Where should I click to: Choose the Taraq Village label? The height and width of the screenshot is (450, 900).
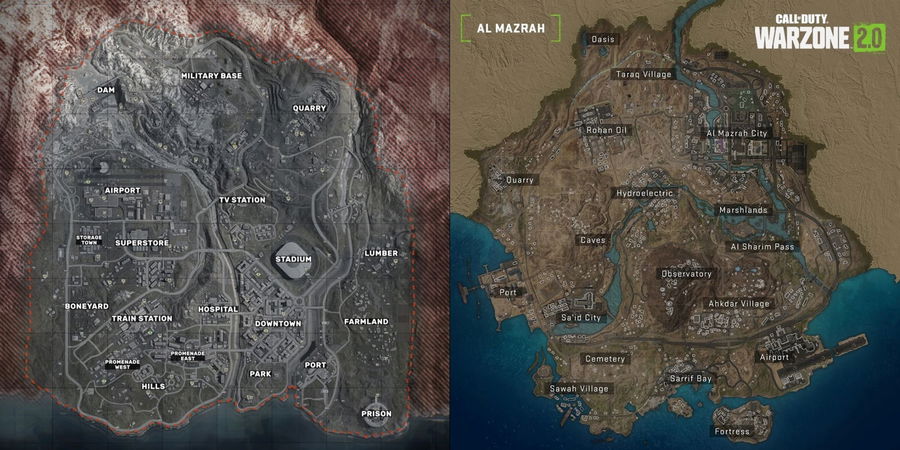[643, 74]
